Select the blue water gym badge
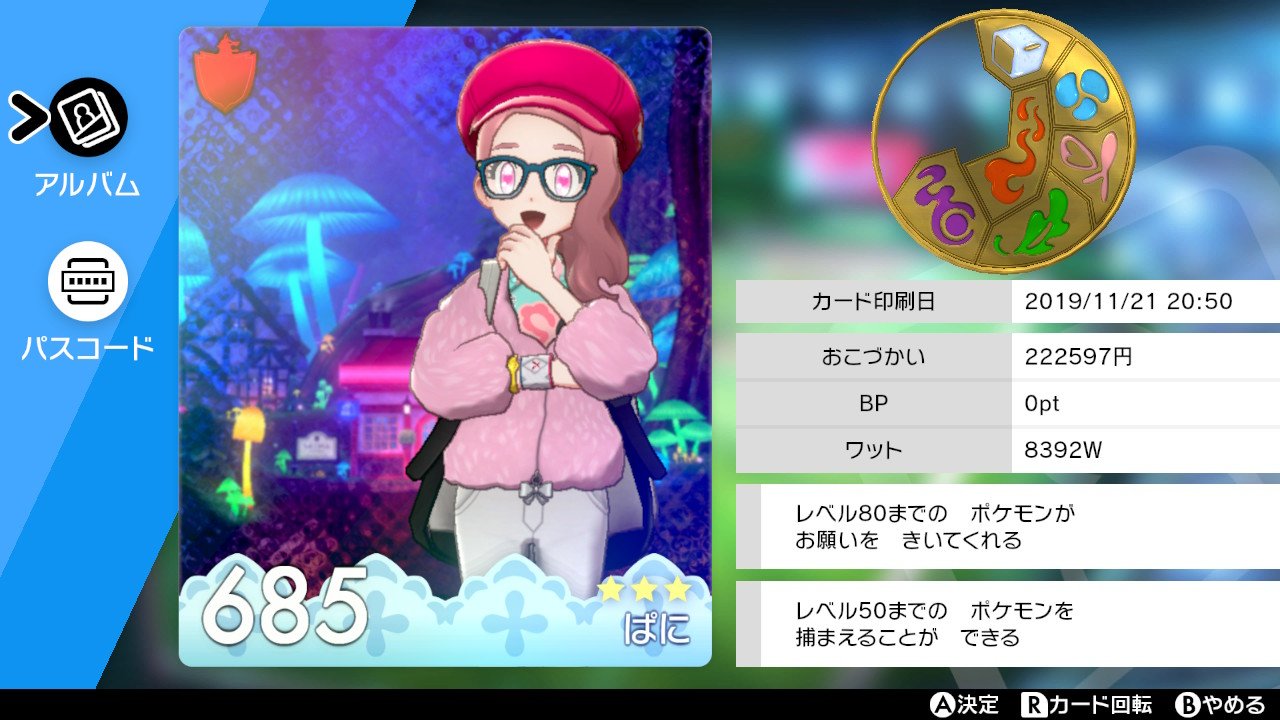1280x720 pixels. tap(1081, 96)
